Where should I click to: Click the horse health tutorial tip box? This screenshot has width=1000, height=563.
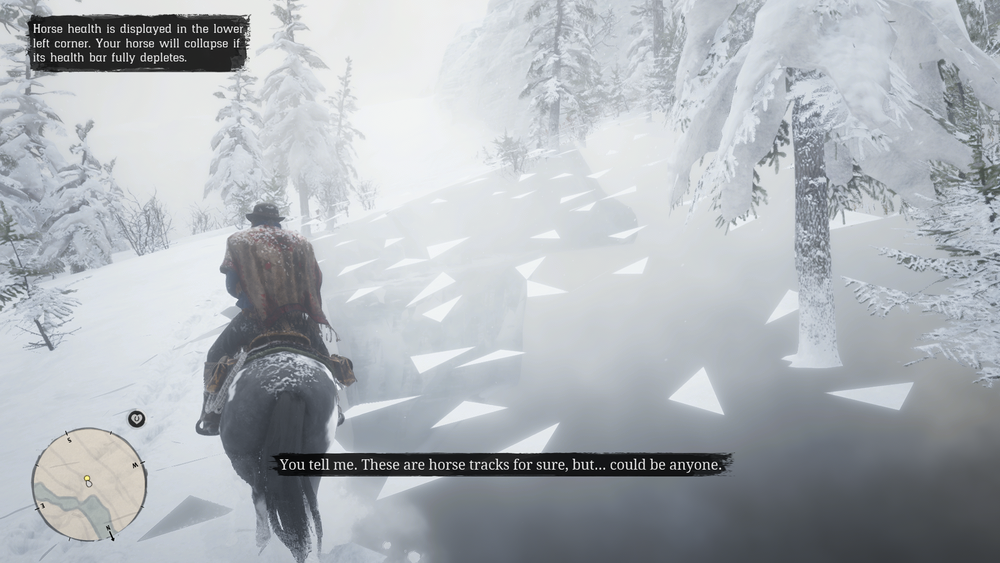coord(138,43)
